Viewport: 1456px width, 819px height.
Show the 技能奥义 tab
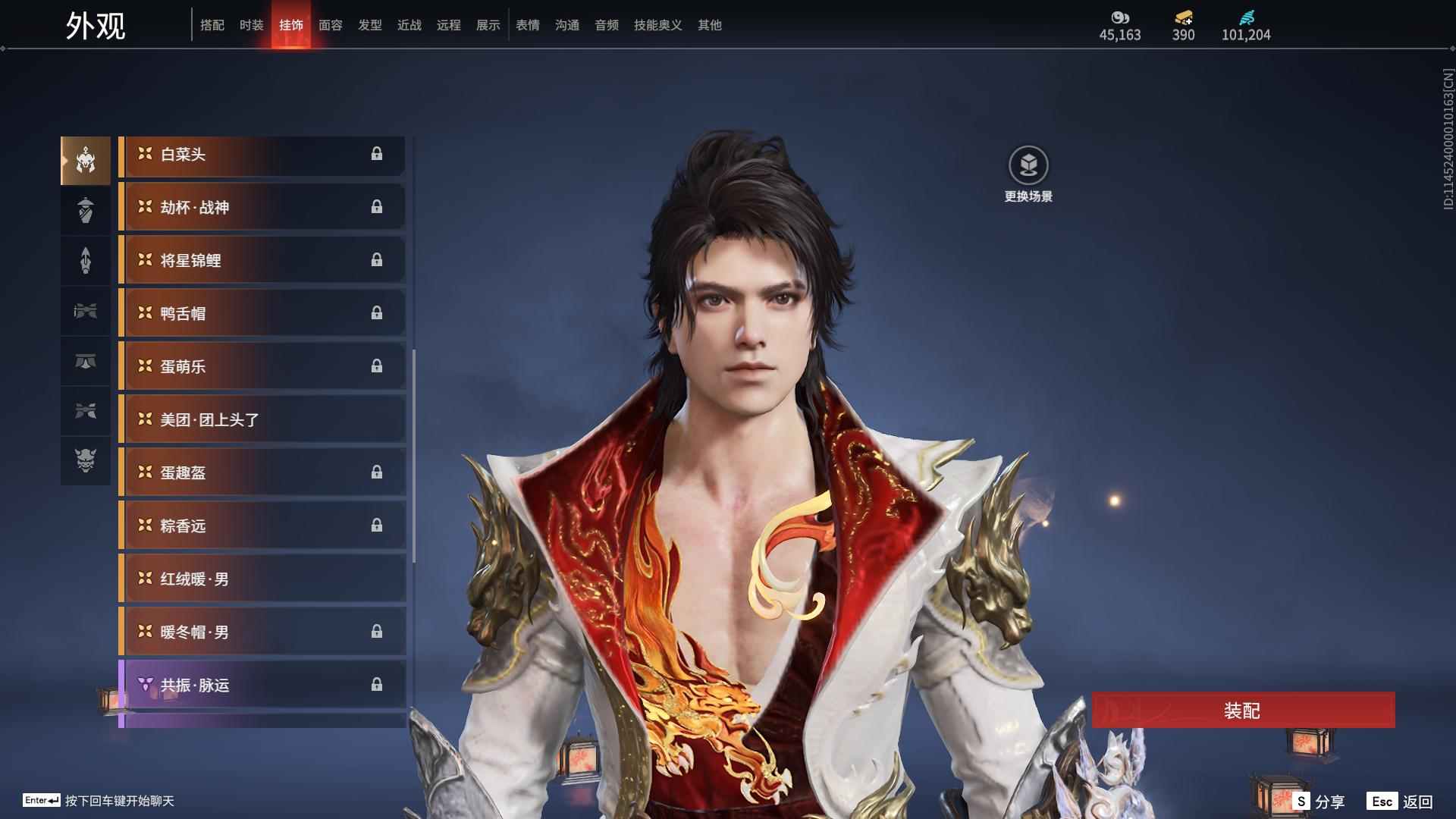click(x=657, y=25)
